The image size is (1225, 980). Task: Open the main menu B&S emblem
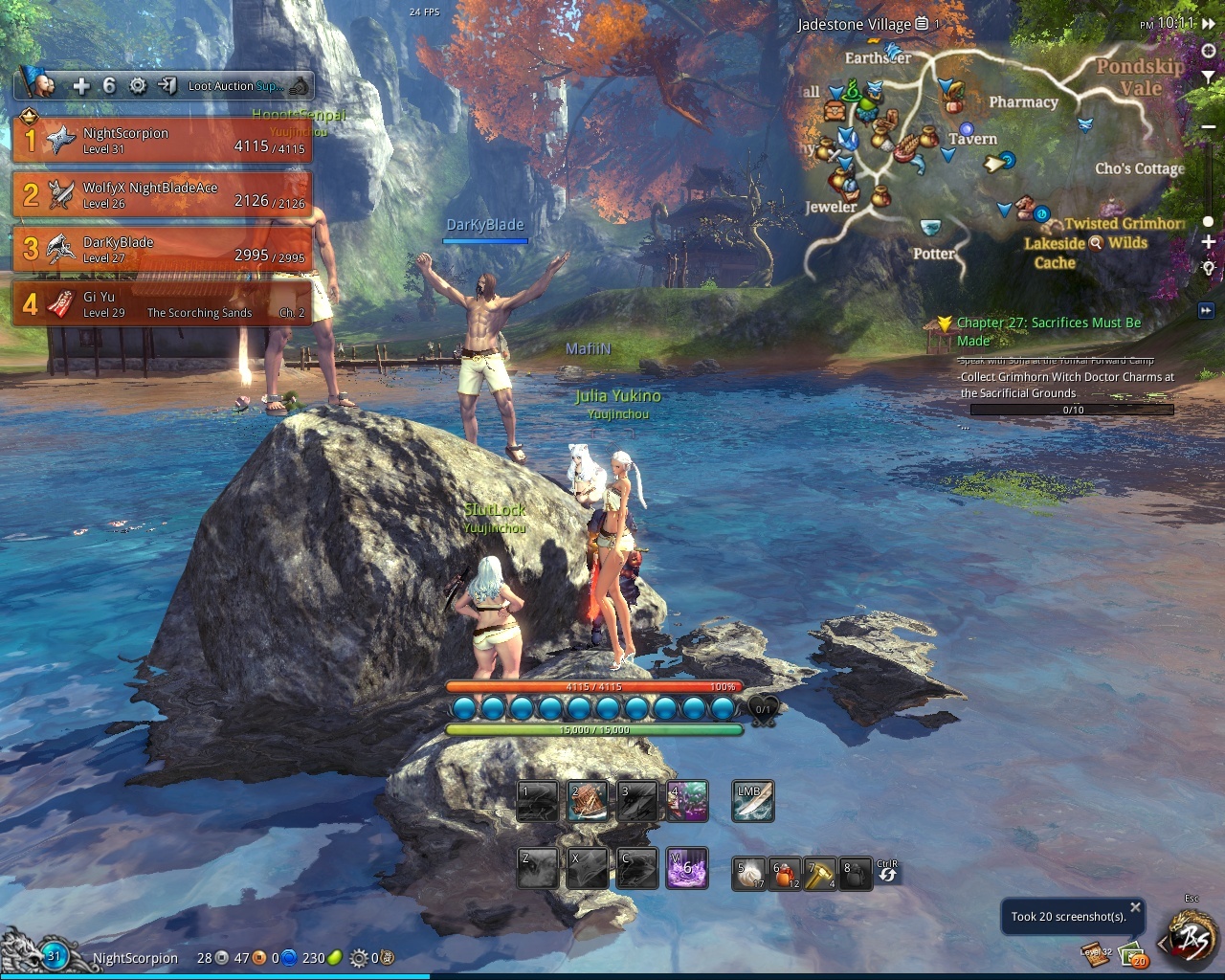[x=1192, y=941]
